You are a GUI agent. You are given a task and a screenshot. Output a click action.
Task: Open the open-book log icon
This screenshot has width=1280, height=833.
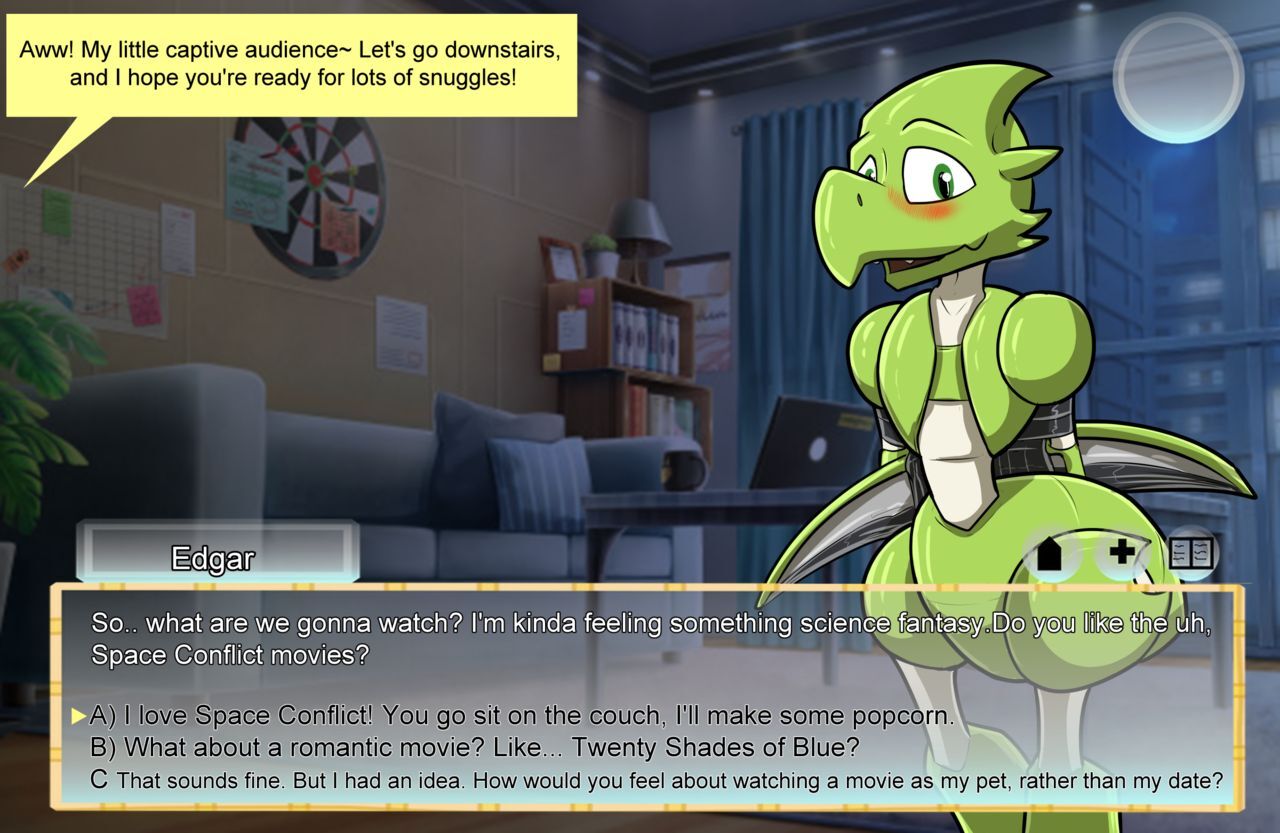tap(1191, 552)
